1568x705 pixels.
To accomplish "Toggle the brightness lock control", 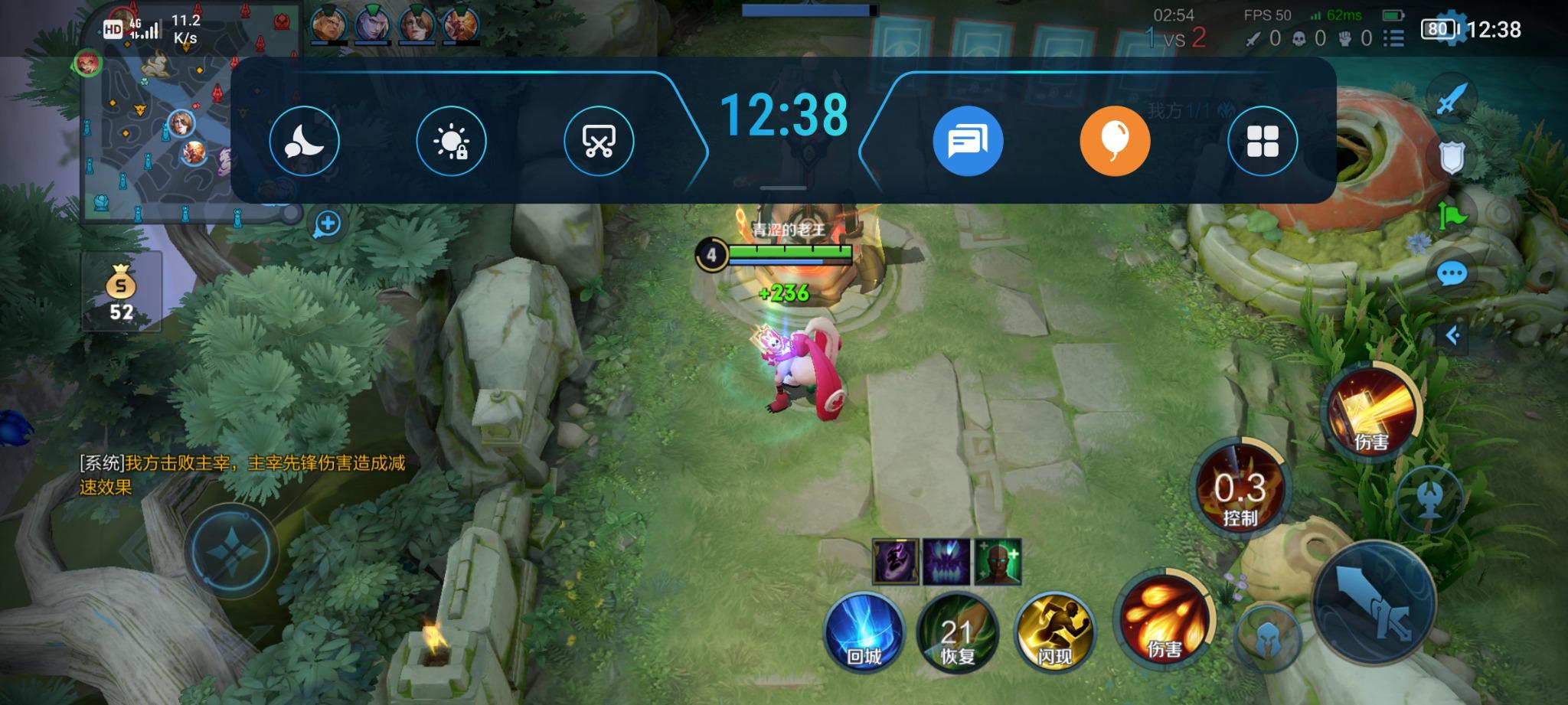I will [x=452, y=140].
